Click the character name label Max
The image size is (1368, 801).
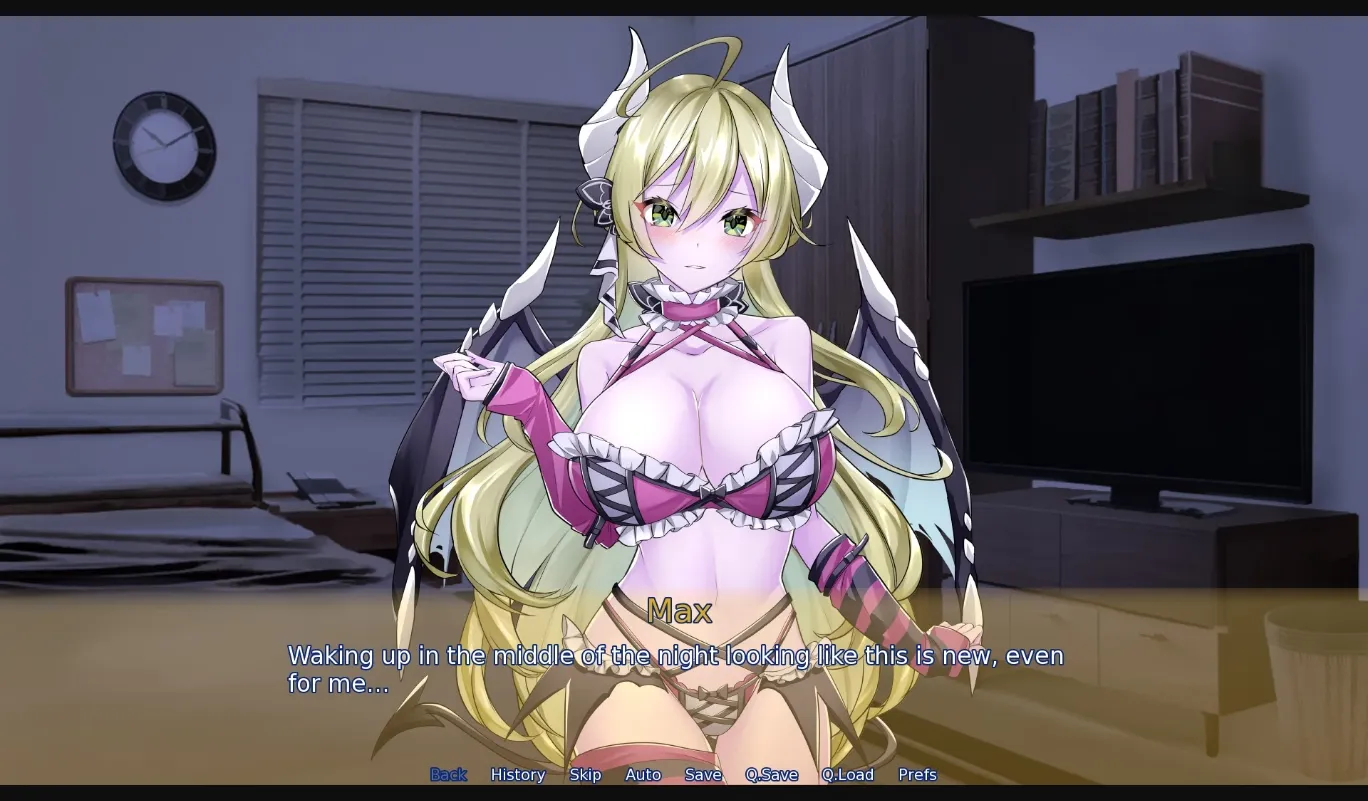pos(680,611)
